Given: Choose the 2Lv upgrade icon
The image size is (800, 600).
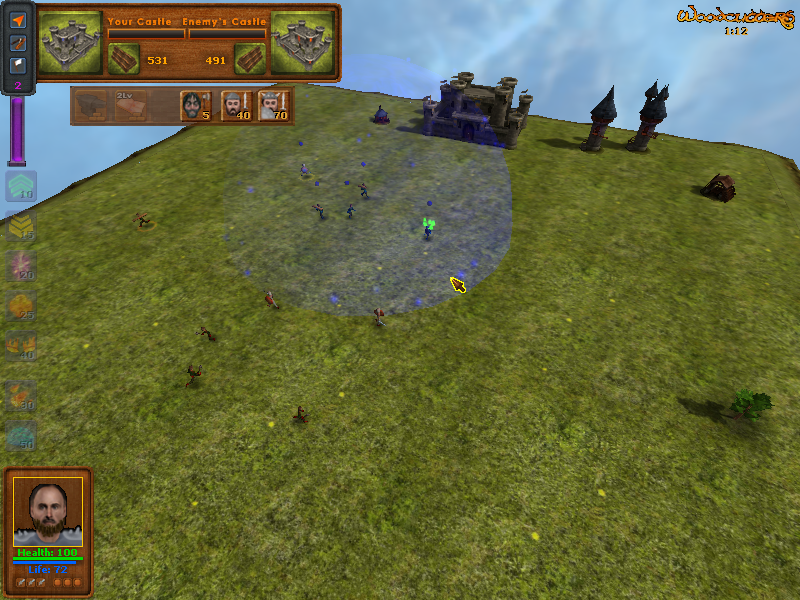Looking at the screenshot, I should coord(130,105).
